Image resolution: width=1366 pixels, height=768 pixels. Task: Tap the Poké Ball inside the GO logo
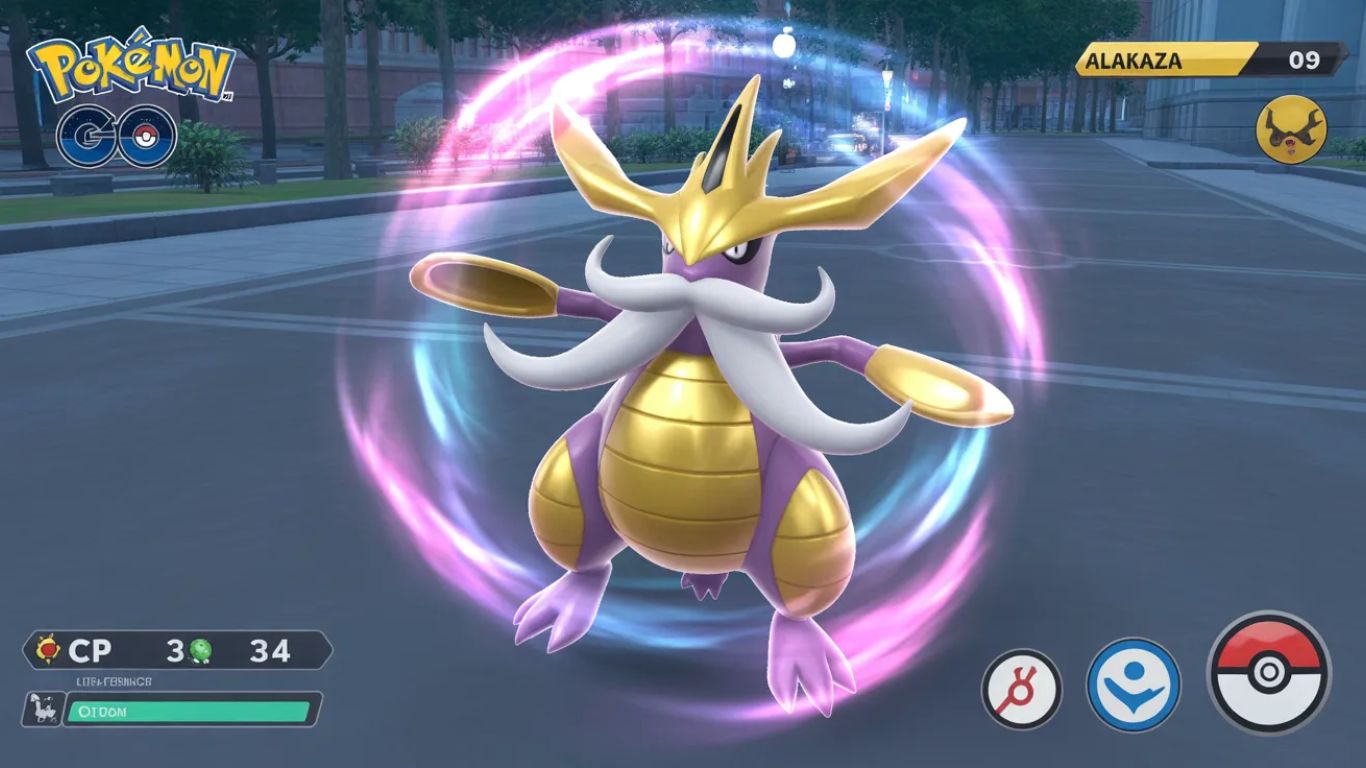coord(143,137)
